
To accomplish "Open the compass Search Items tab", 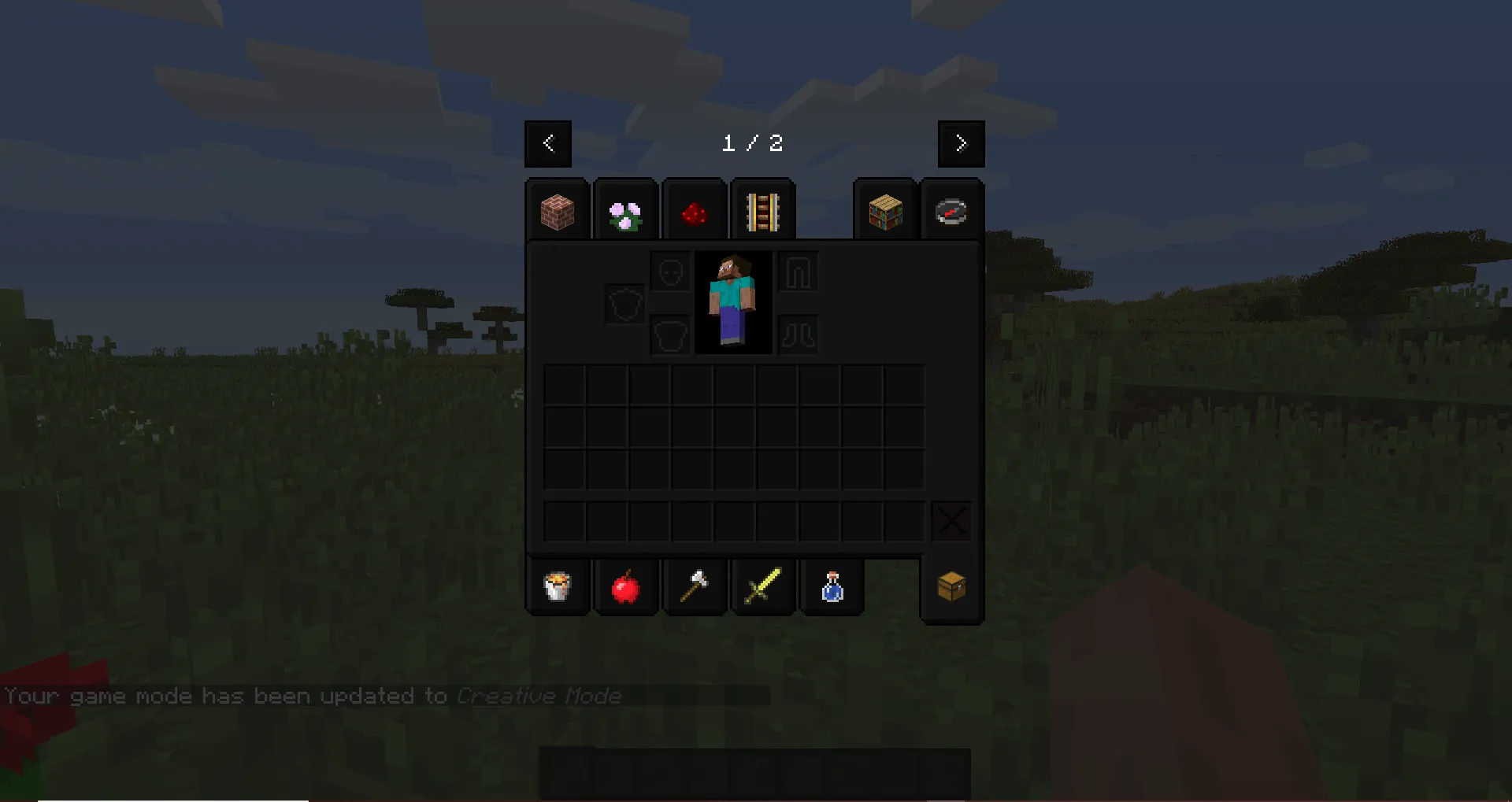I will point(951,210).
